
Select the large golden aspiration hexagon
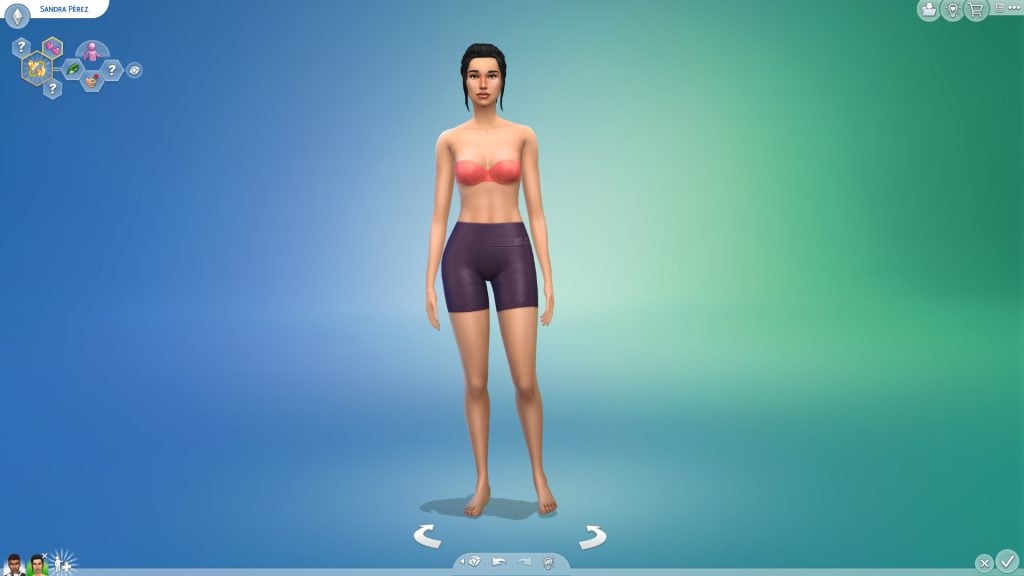tap(37, 68)
